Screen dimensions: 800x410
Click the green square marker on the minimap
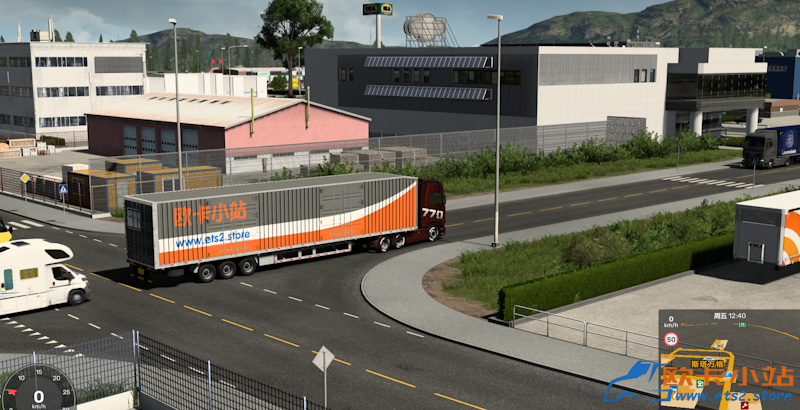point(701,384)
